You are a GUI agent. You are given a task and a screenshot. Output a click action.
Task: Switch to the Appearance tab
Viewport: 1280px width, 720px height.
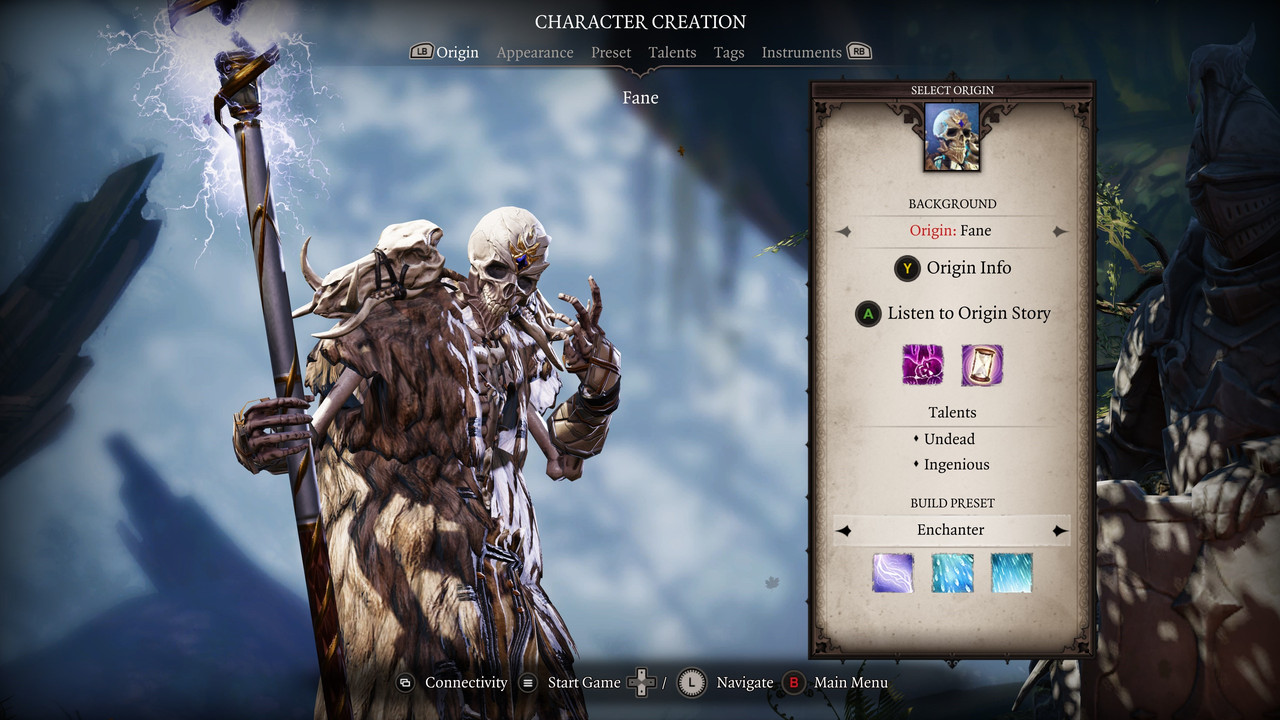pyautogui.click(x=535, y=52)
